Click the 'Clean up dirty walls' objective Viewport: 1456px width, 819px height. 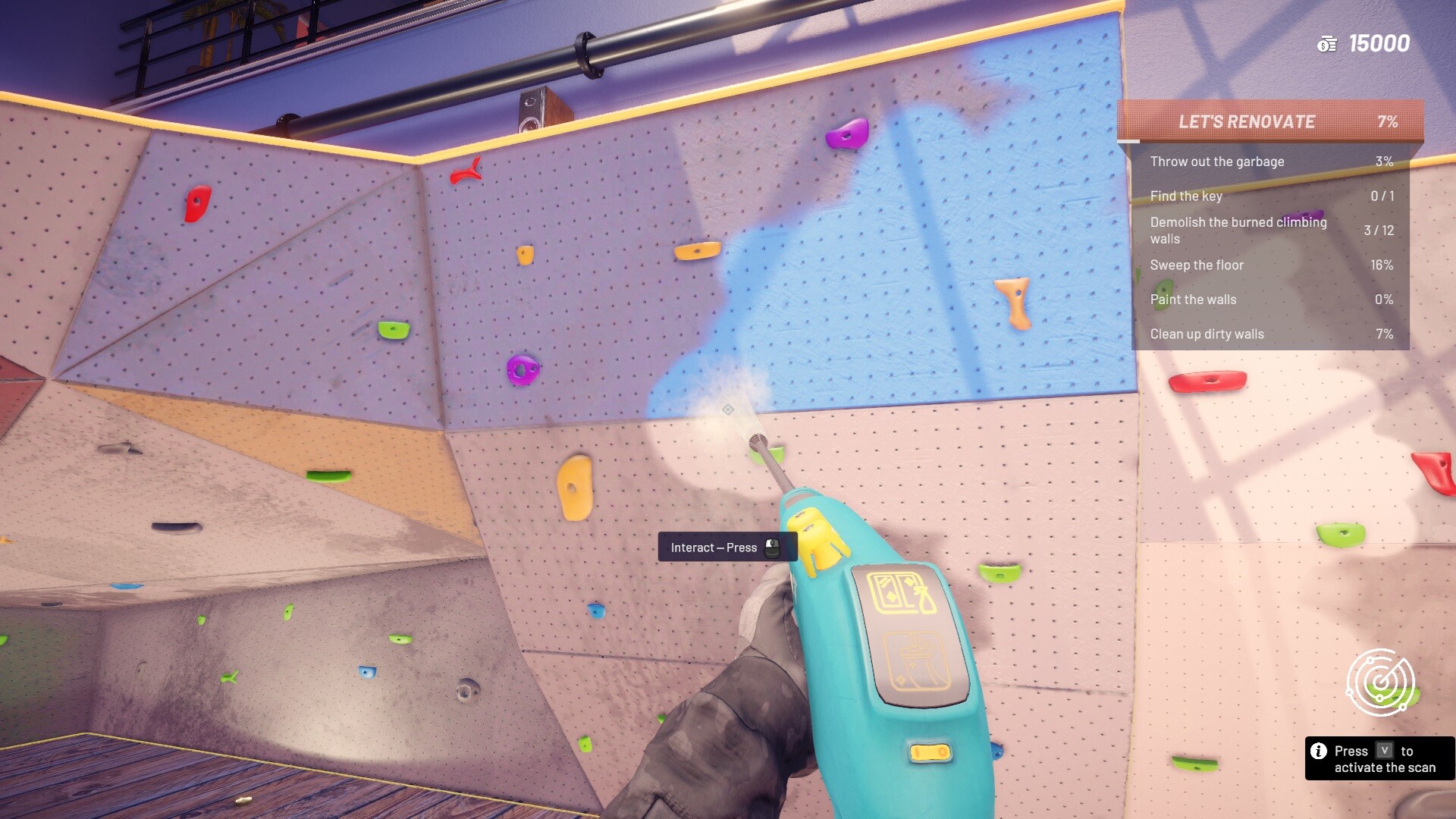(1207, 334)
